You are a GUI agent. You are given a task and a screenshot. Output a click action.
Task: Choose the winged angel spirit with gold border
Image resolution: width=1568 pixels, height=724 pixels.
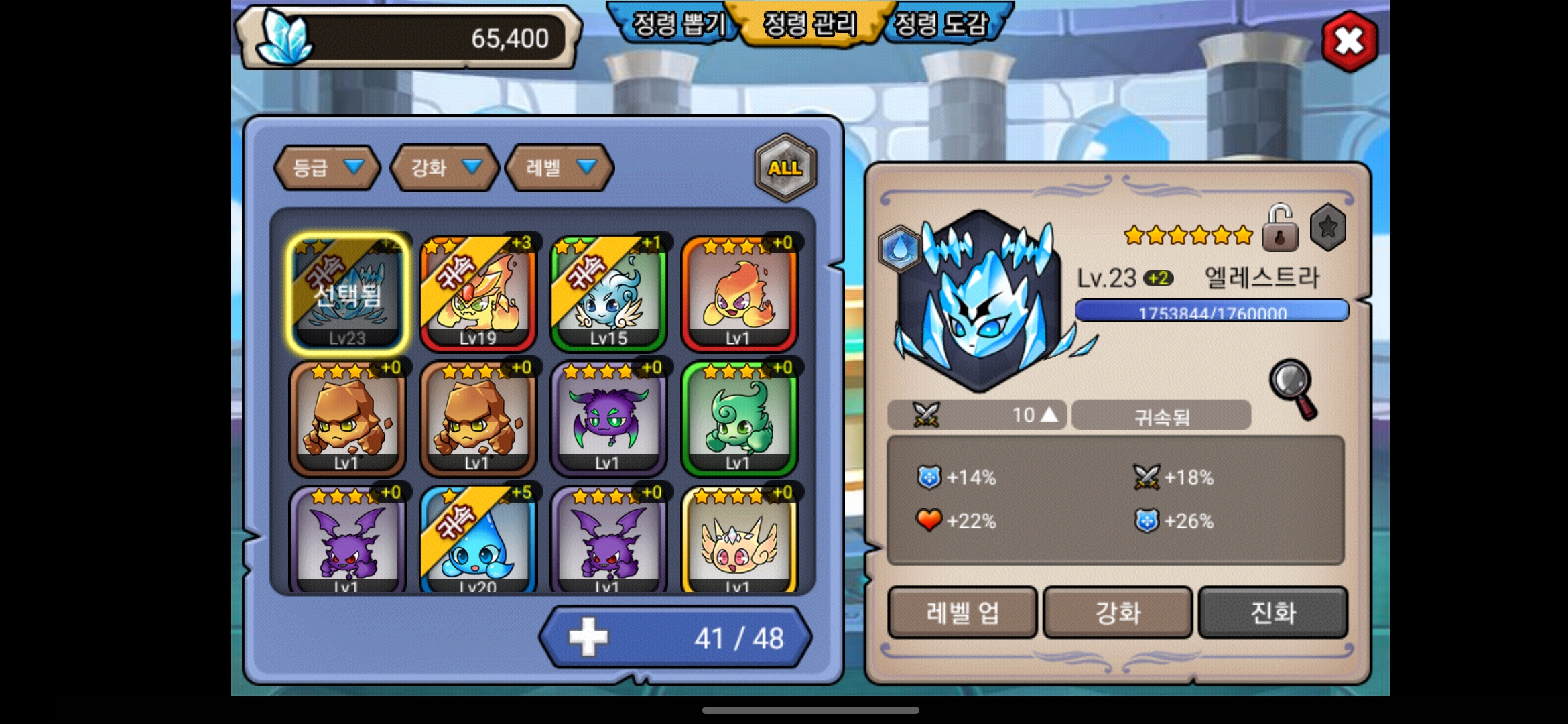(x=738, y=543)
